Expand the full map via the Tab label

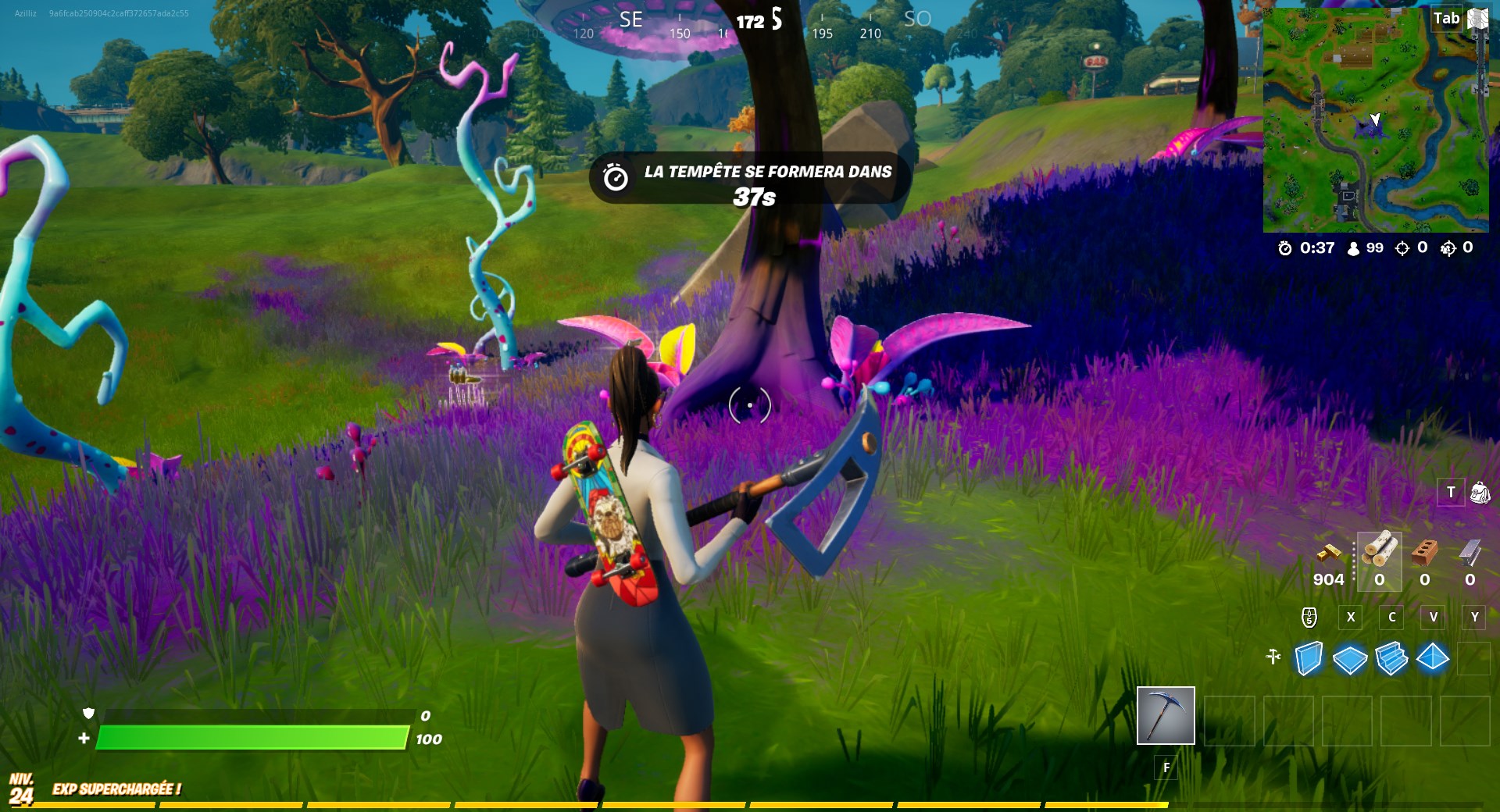pyautogui.click(x=1446, y=18)
